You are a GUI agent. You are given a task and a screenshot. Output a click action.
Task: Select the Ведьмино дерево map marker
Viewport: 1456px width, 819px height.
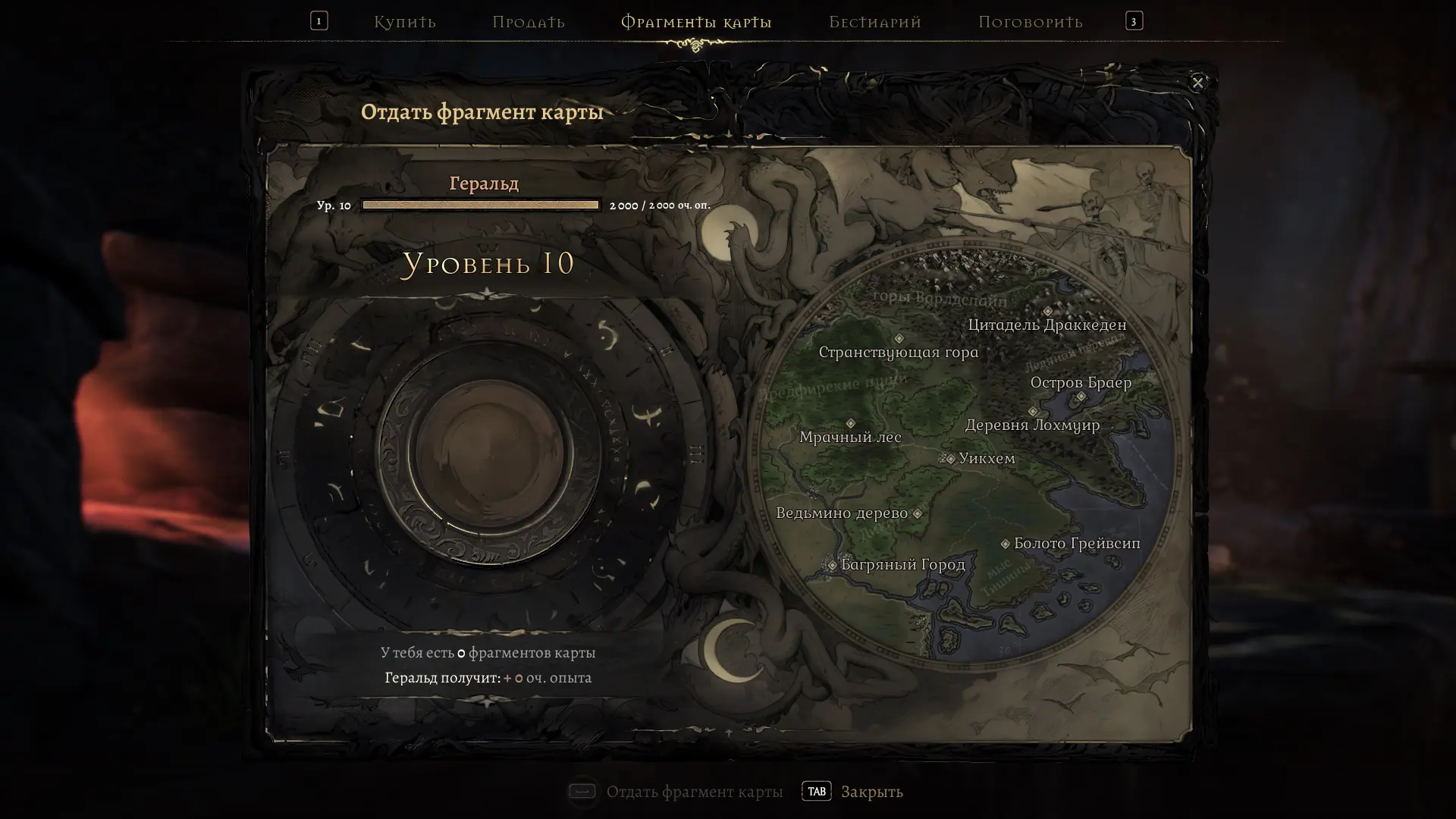tap(918, 514)
